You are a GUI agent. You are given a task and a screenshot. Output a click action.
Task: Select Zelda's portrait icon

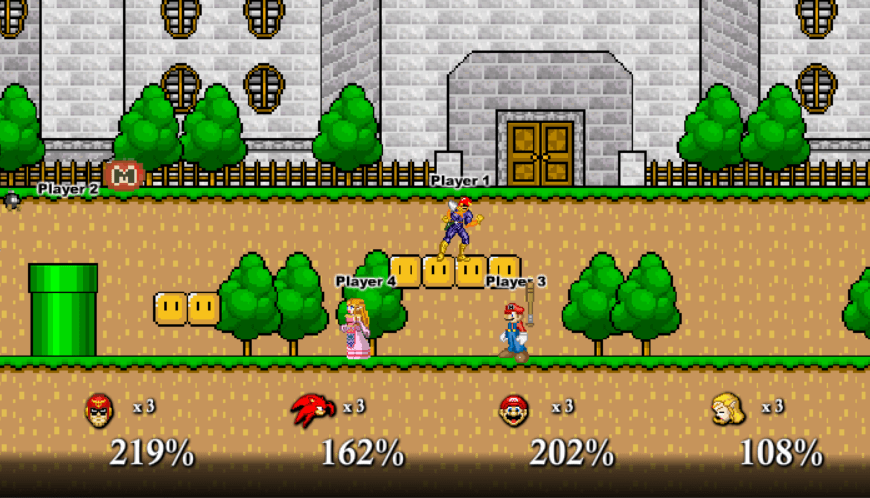coord(725,409)
